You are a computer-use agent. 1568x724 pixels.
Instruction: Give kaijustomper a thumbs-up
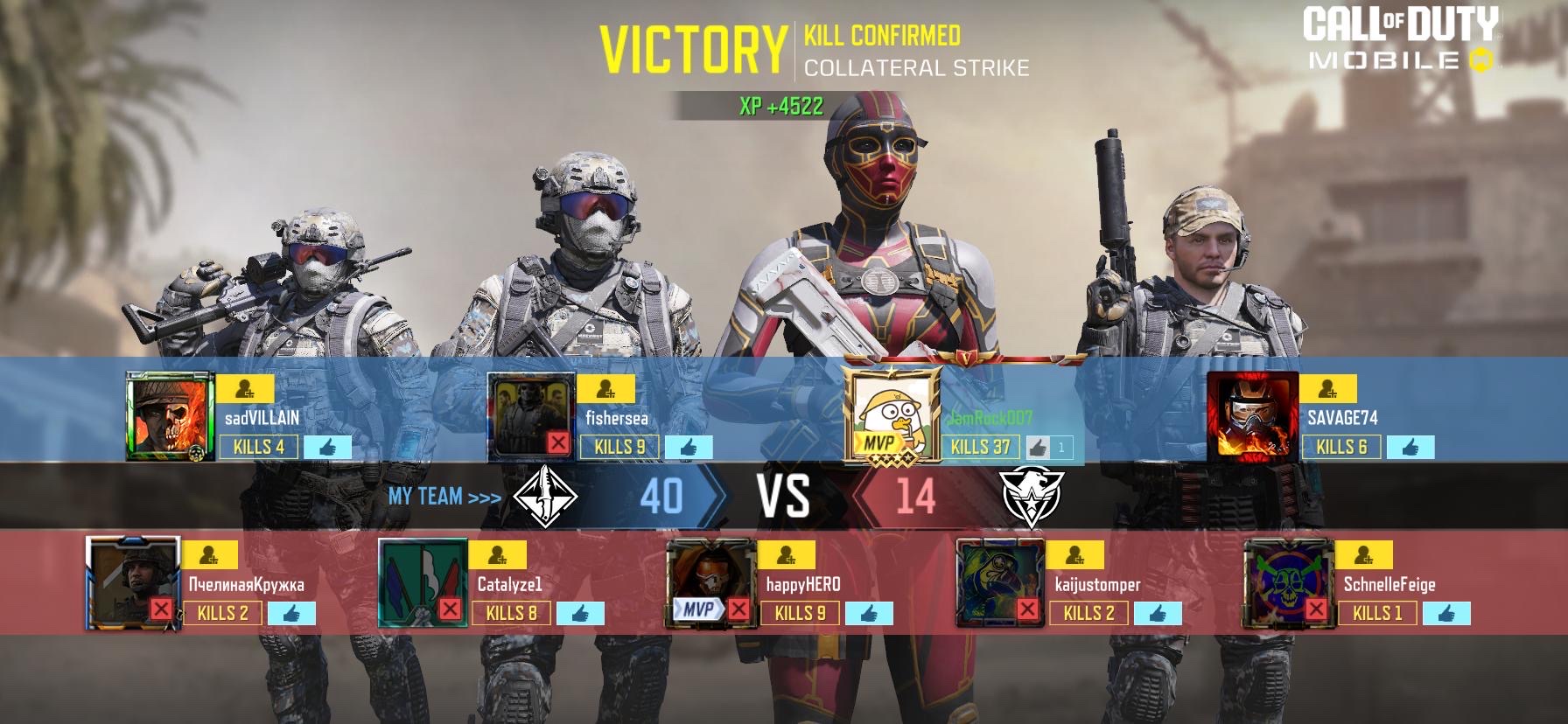(1158, 614)
